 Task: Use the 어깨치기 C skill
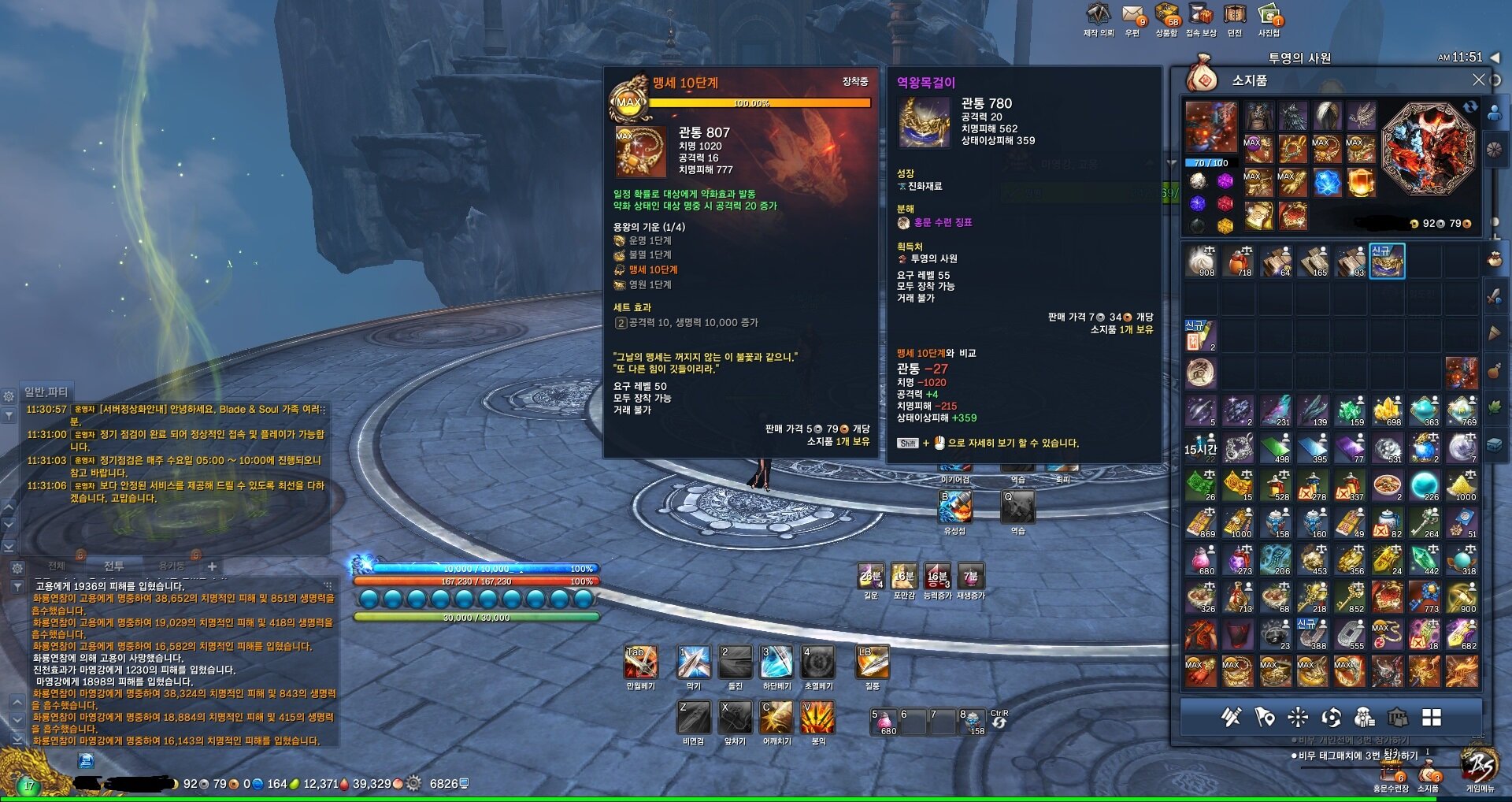coord(776,718)
